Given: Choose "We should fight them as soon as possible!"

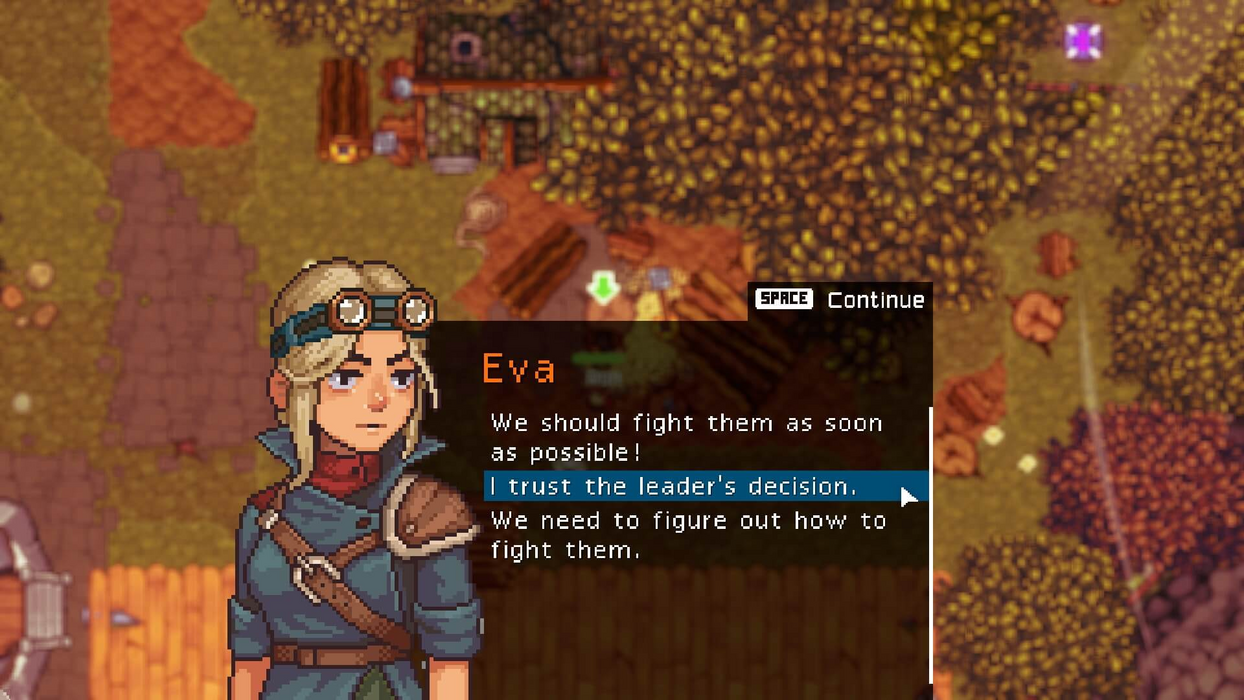Looking at the screenshot, I should point(686,437).
